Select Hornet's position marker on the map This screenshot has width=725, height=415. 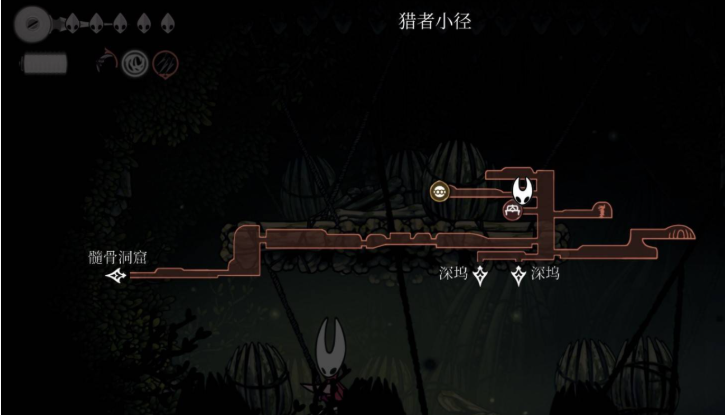click(x=522, y=187)
